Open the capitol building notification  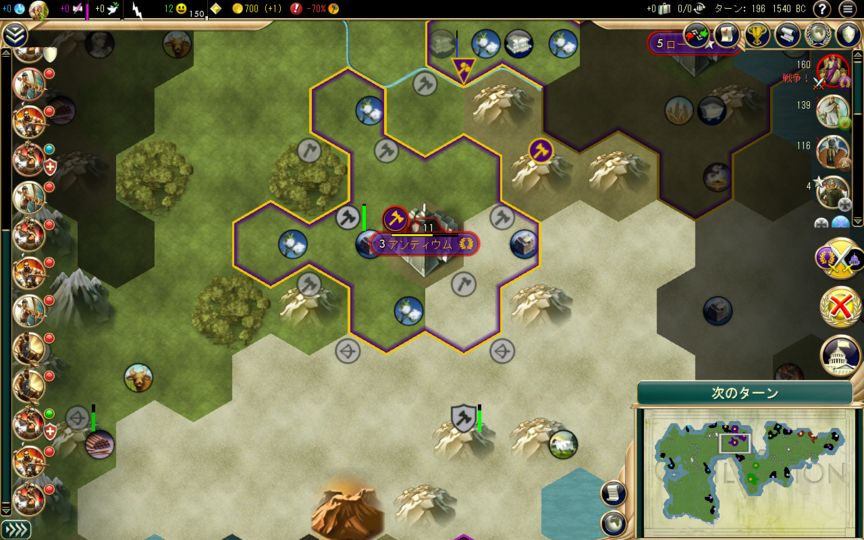pyautogui.click(x=839, y=352)
